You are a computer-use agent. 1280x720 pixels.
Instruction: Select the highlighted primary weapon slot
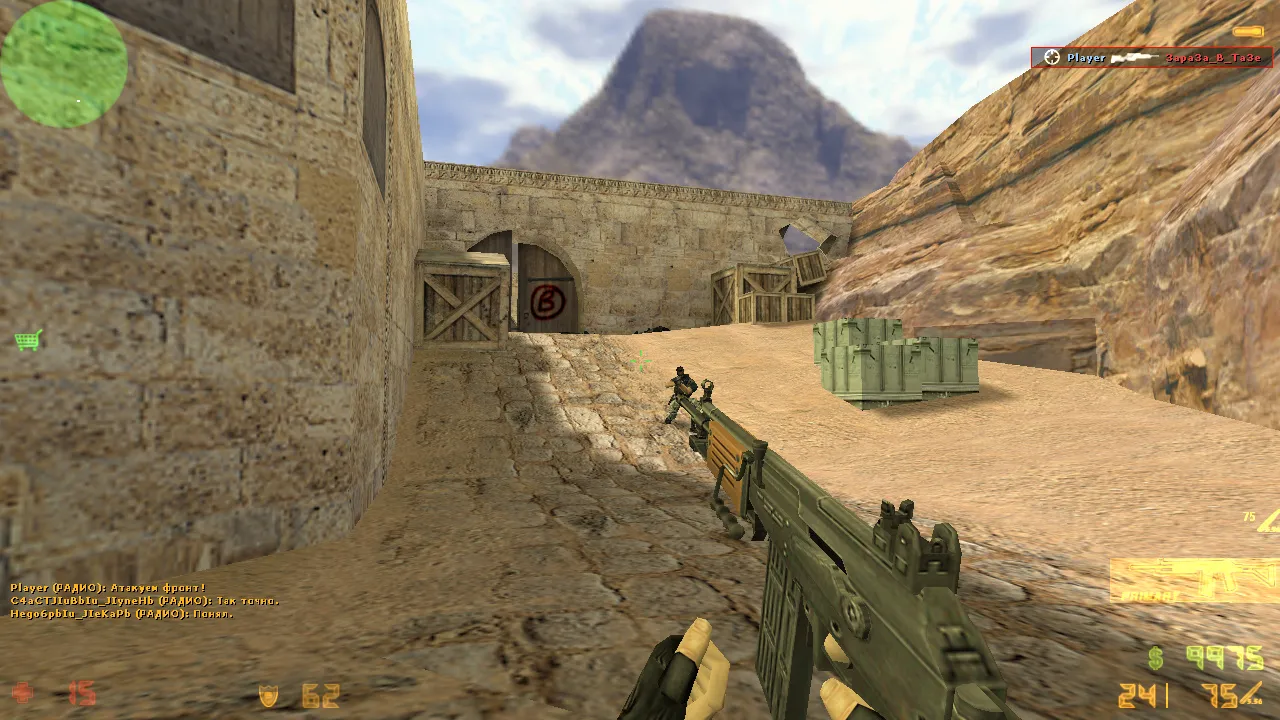[x=1193, y=580]
